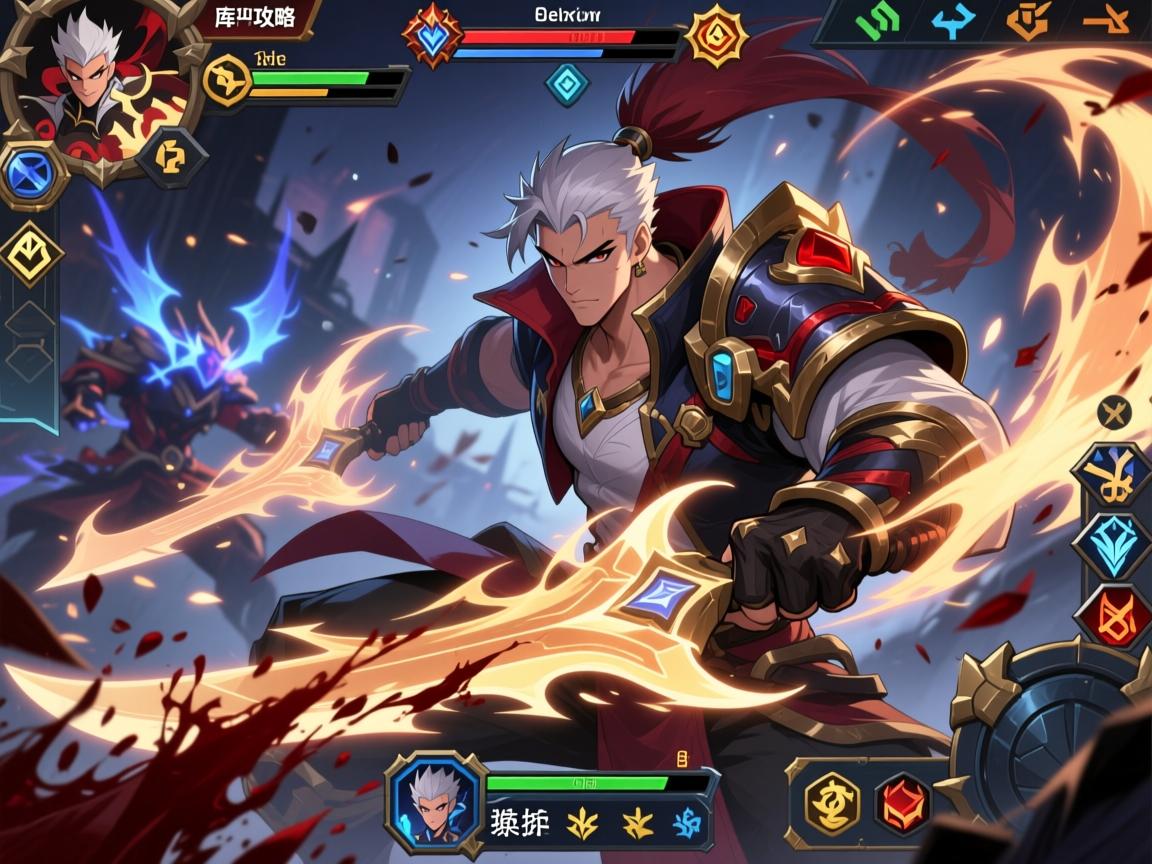Viewport: 1152px width, 864px height.
Task: Select the red-framed blue heart emblem
Action: [432, 37]
